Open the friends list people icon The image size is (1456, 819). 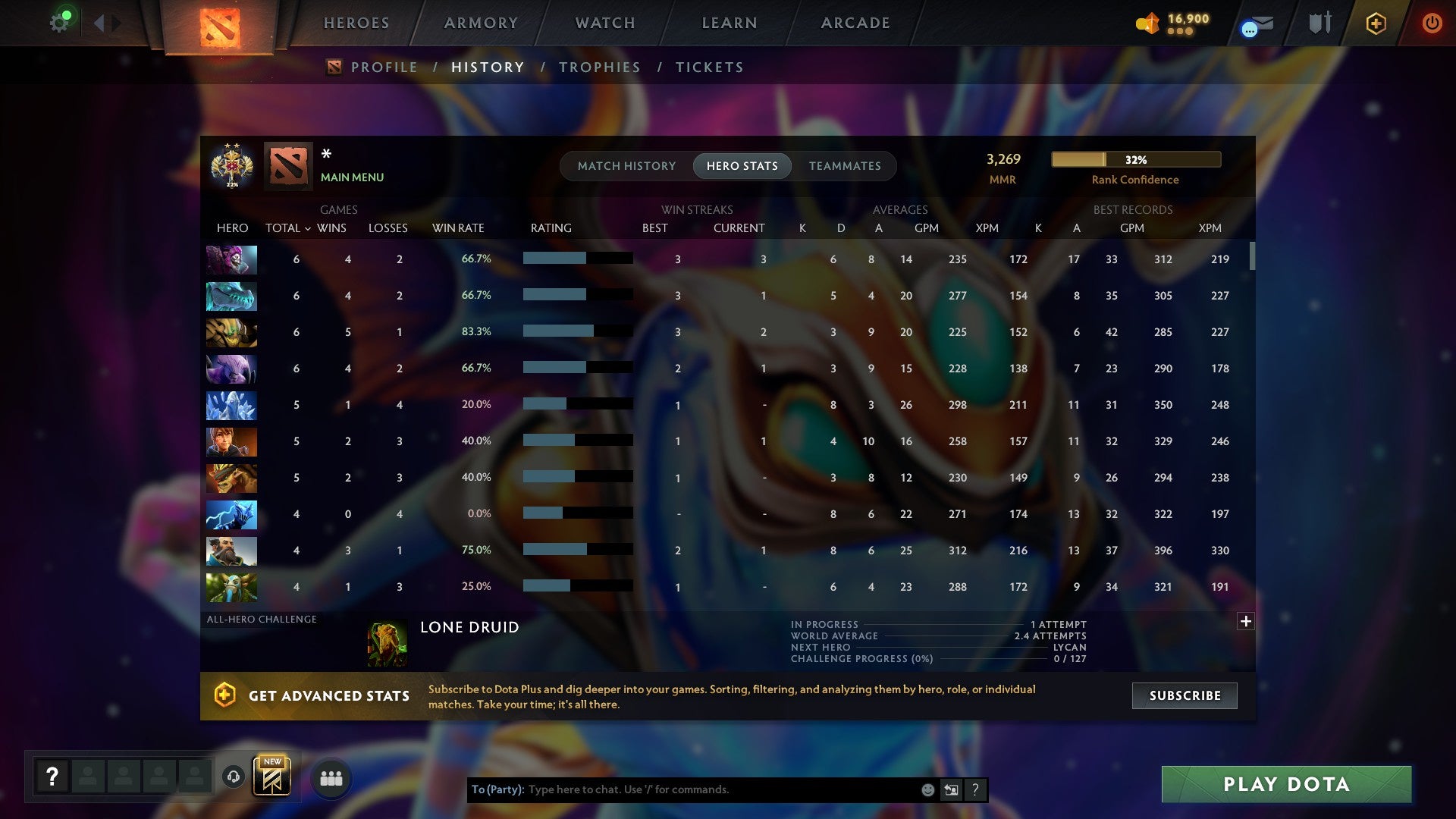pyautogui.click(x=331, y=777)
